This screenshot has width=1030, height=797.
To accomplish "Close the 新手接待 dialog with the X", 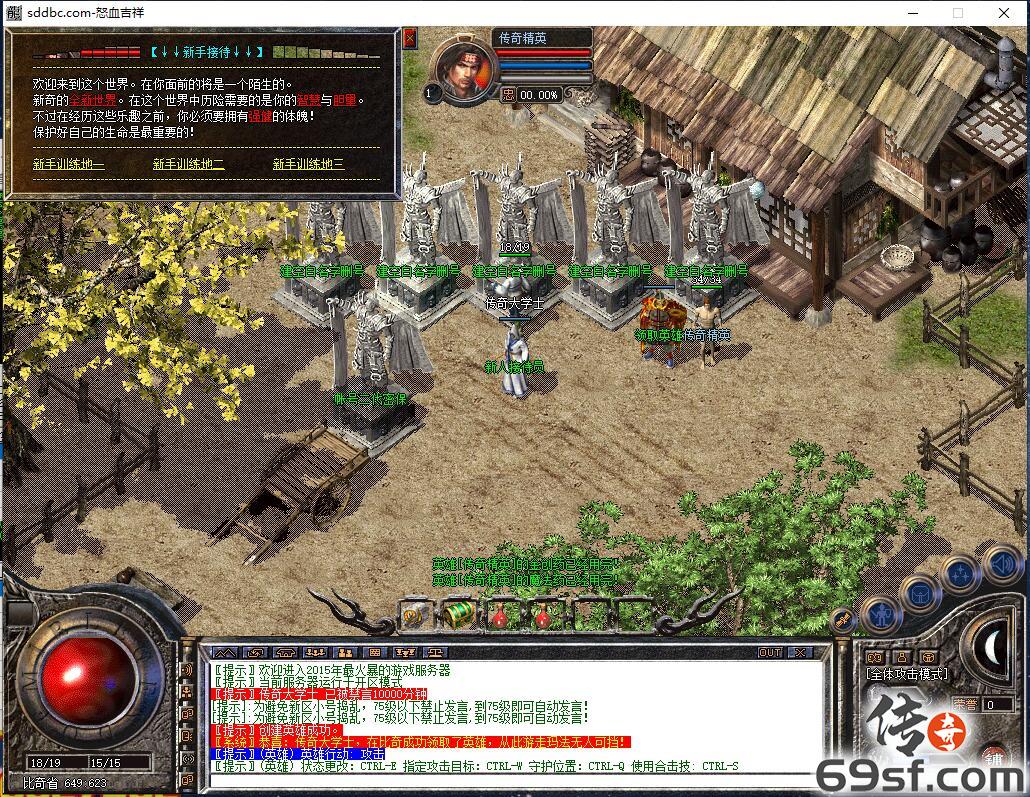I will pos(409,38).
